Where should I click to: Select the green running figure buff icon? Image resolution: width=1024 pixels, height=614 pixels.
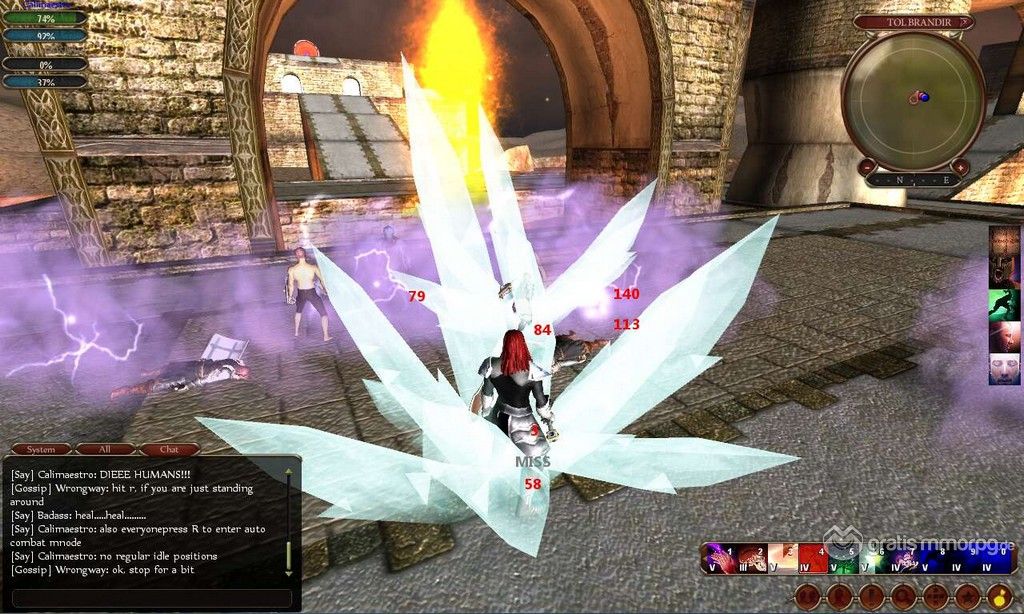coord(1005,305)
